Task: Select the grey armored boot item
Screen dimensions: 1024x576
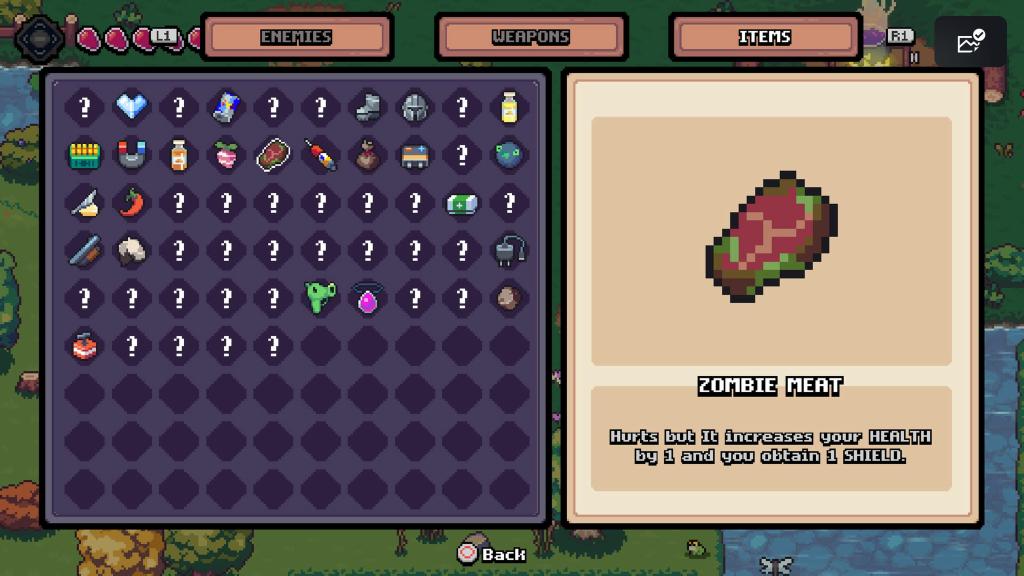Action: click(x=368, y=107)
